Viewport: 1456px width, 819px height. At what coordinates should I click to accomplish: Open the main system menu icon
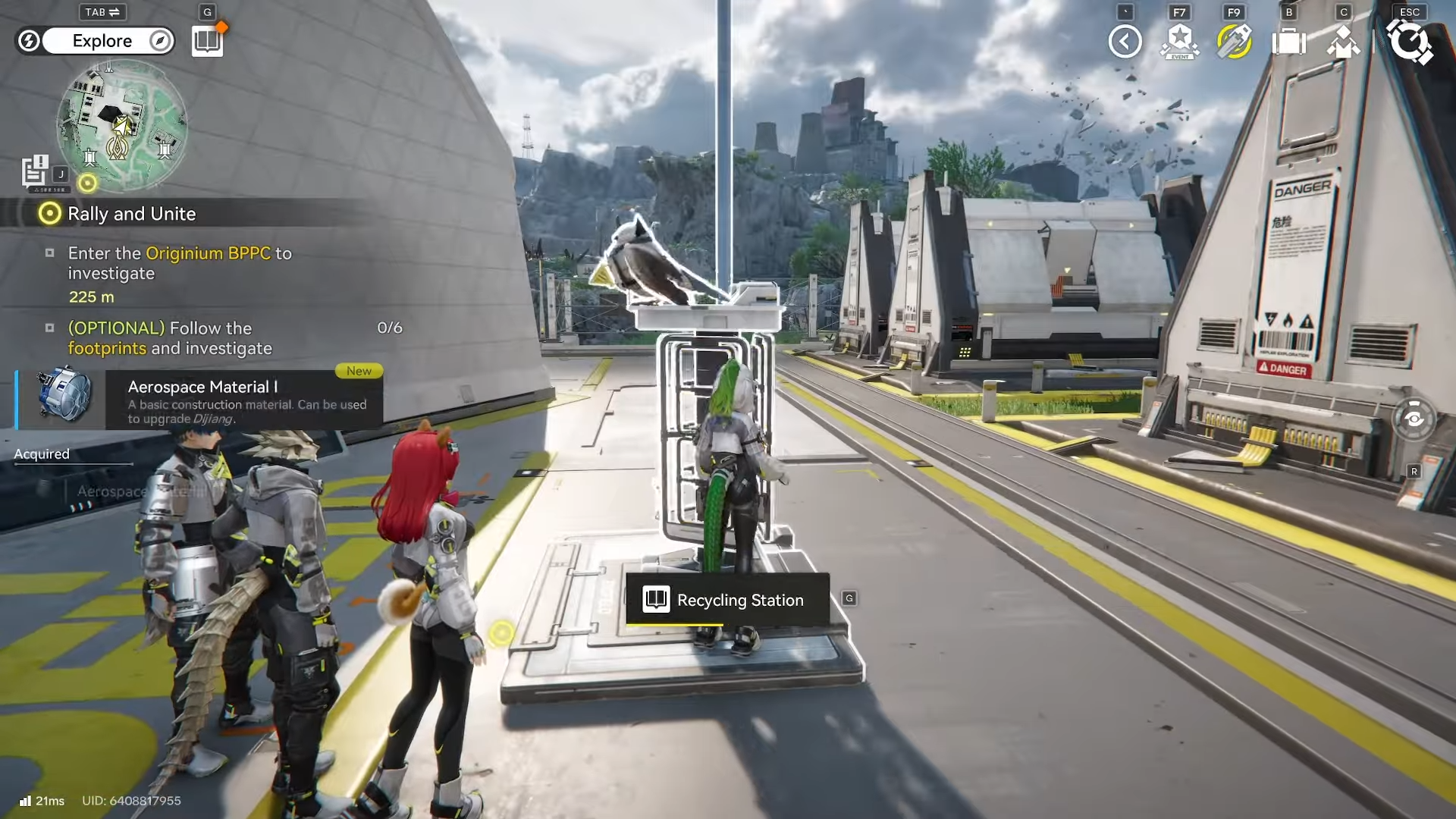tap(1409, 42)
